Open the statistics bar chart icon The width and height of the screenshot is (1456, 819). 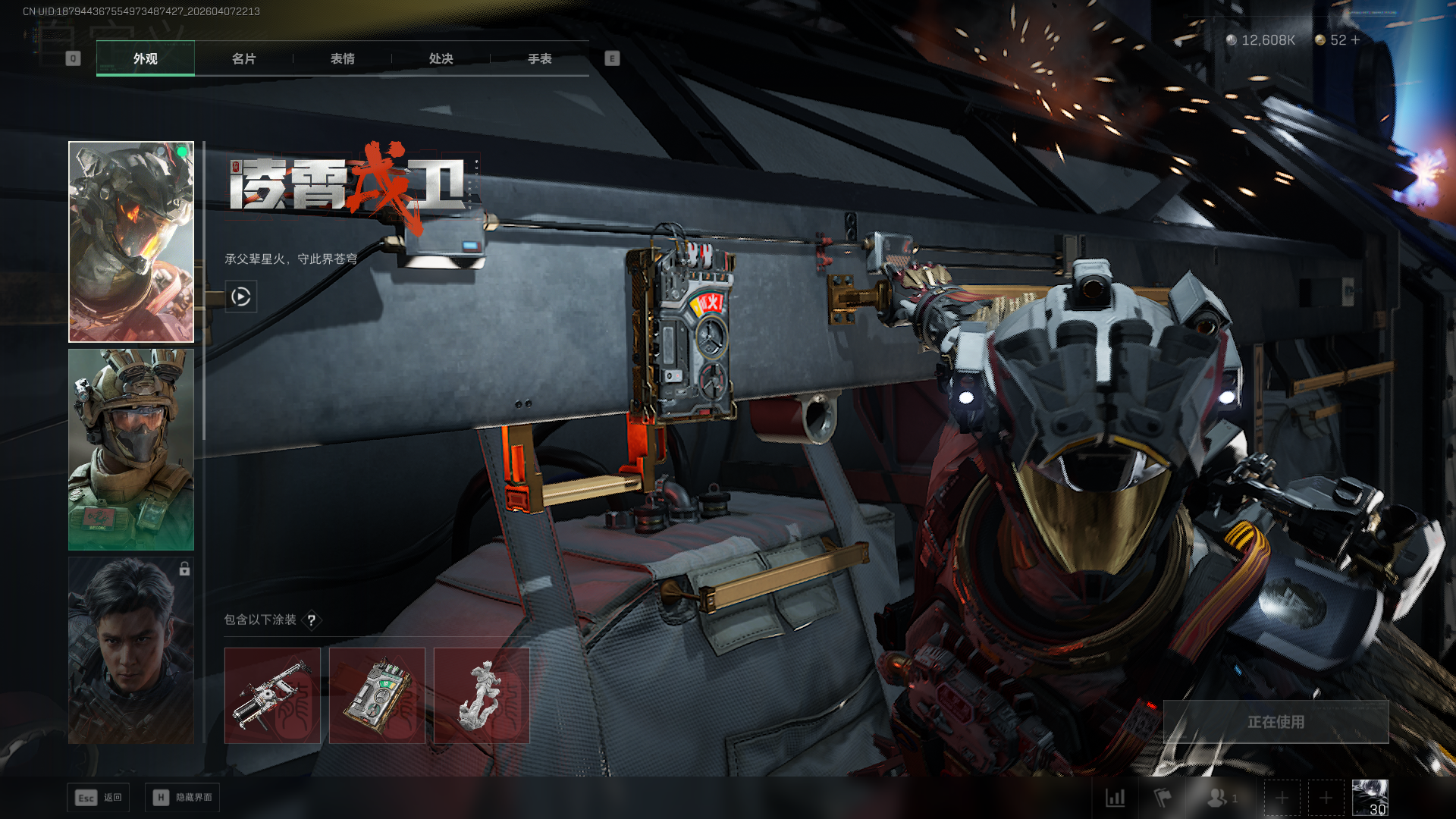pyautogui.click(x=1116, y=798)
